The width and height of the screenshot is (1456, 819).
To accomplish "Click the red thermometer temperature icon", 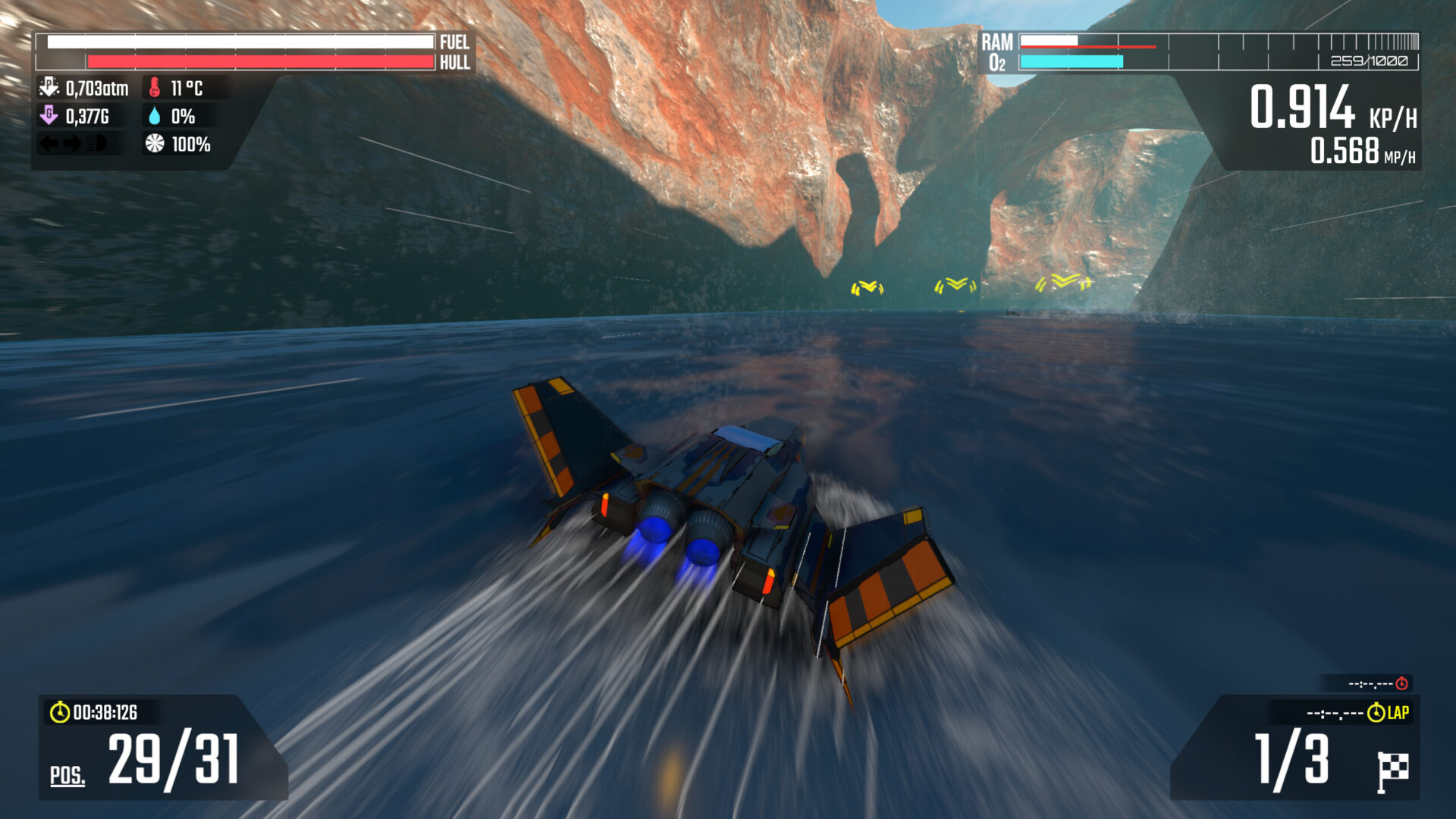I will [x=155, y=87].
